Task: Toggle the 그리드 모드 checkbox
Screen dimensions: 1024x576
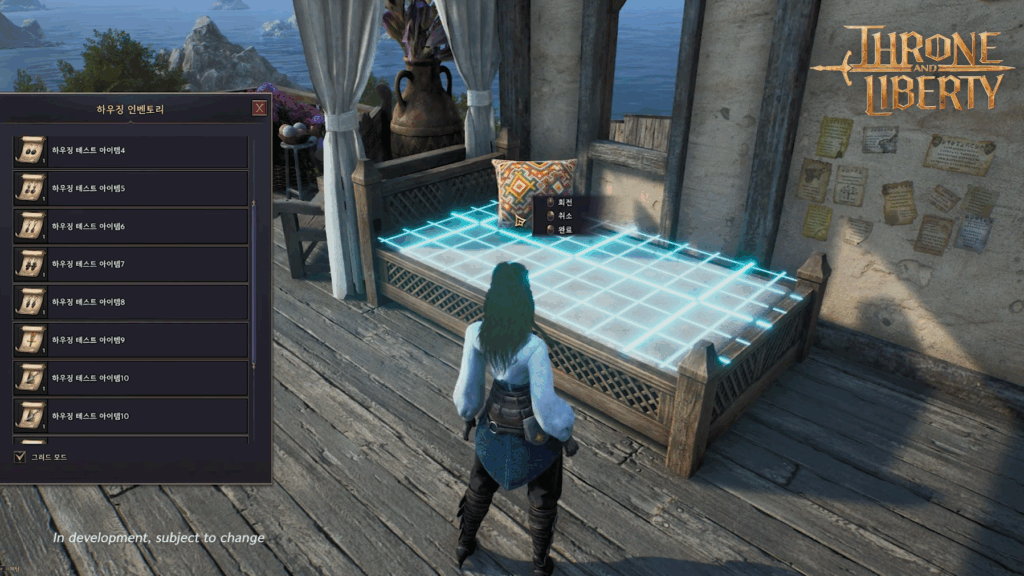Action: (x=20, y=457)
